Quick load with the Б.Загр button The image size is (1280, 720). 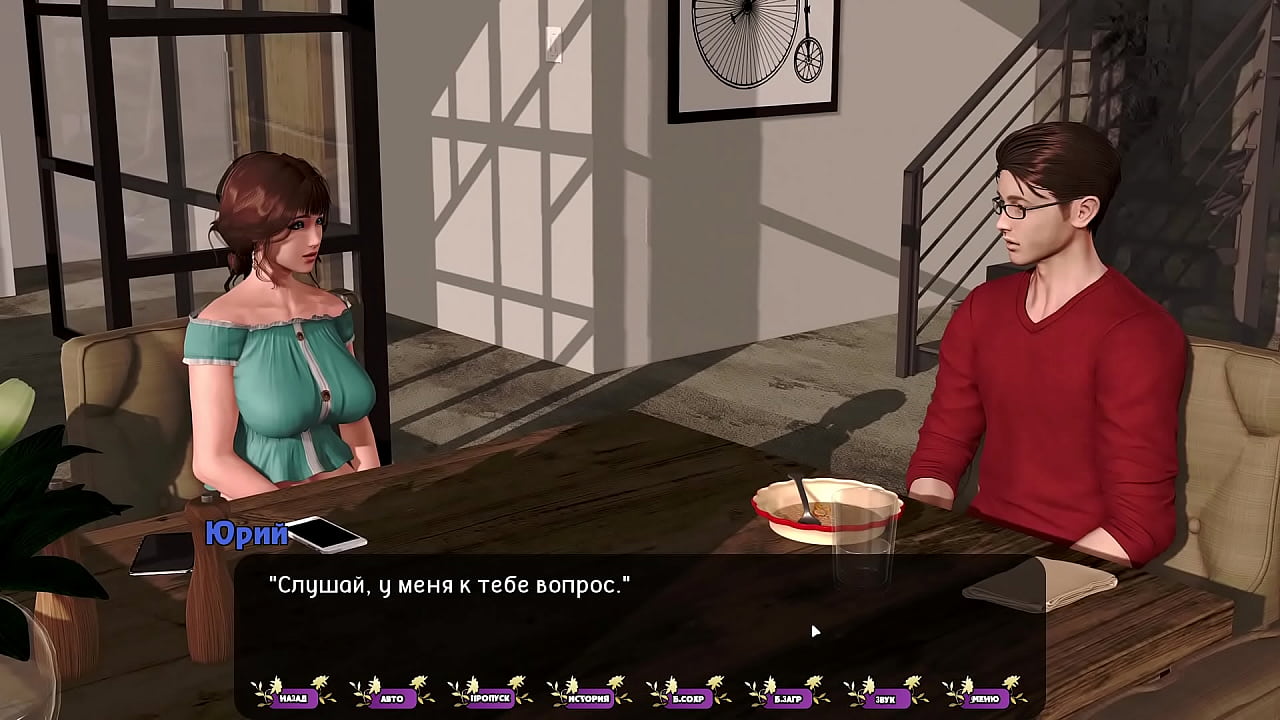click(787, 697)
